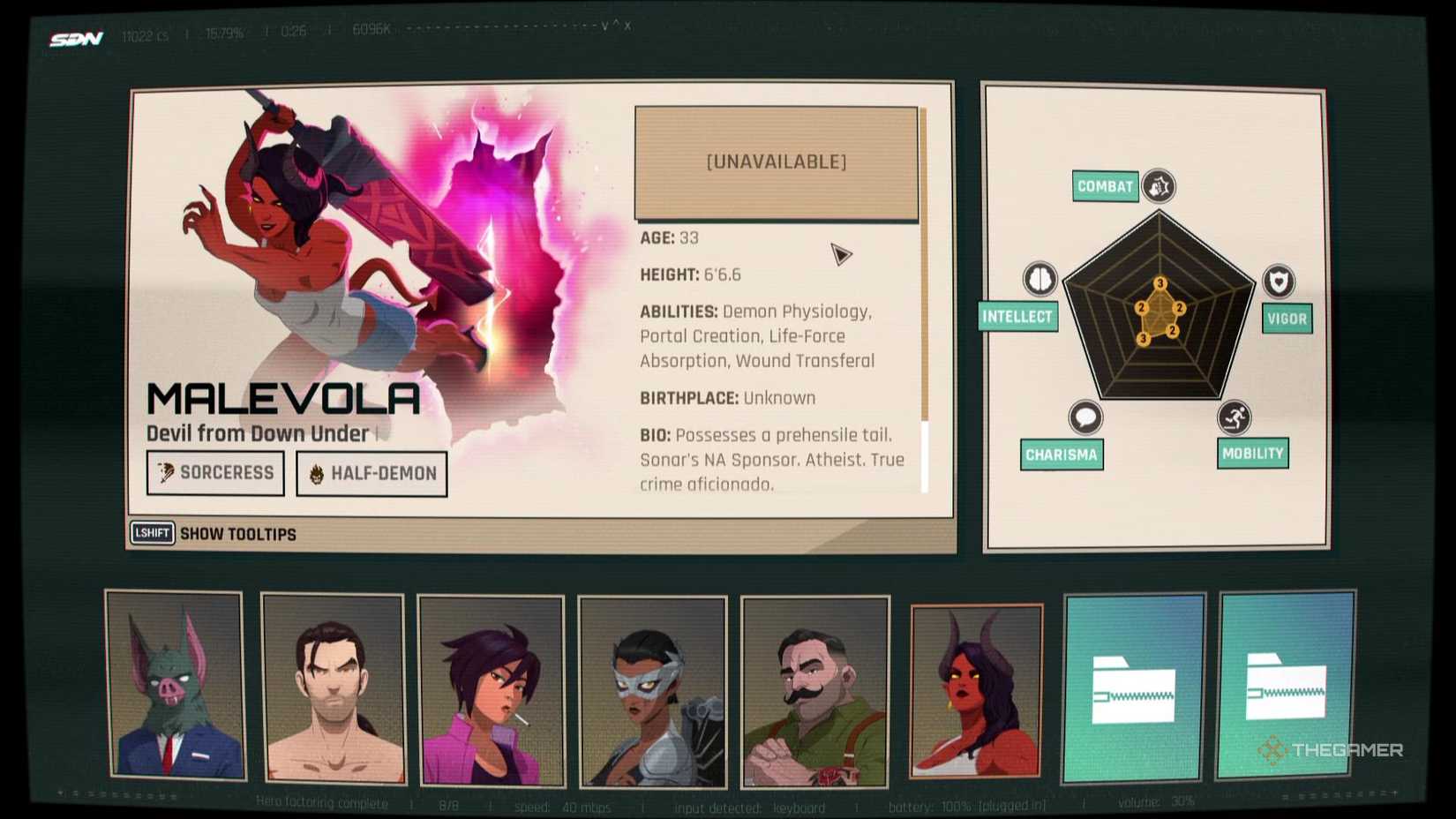Toggle the Sorceress trait tag
The image size is (1456, 819).
214,473
